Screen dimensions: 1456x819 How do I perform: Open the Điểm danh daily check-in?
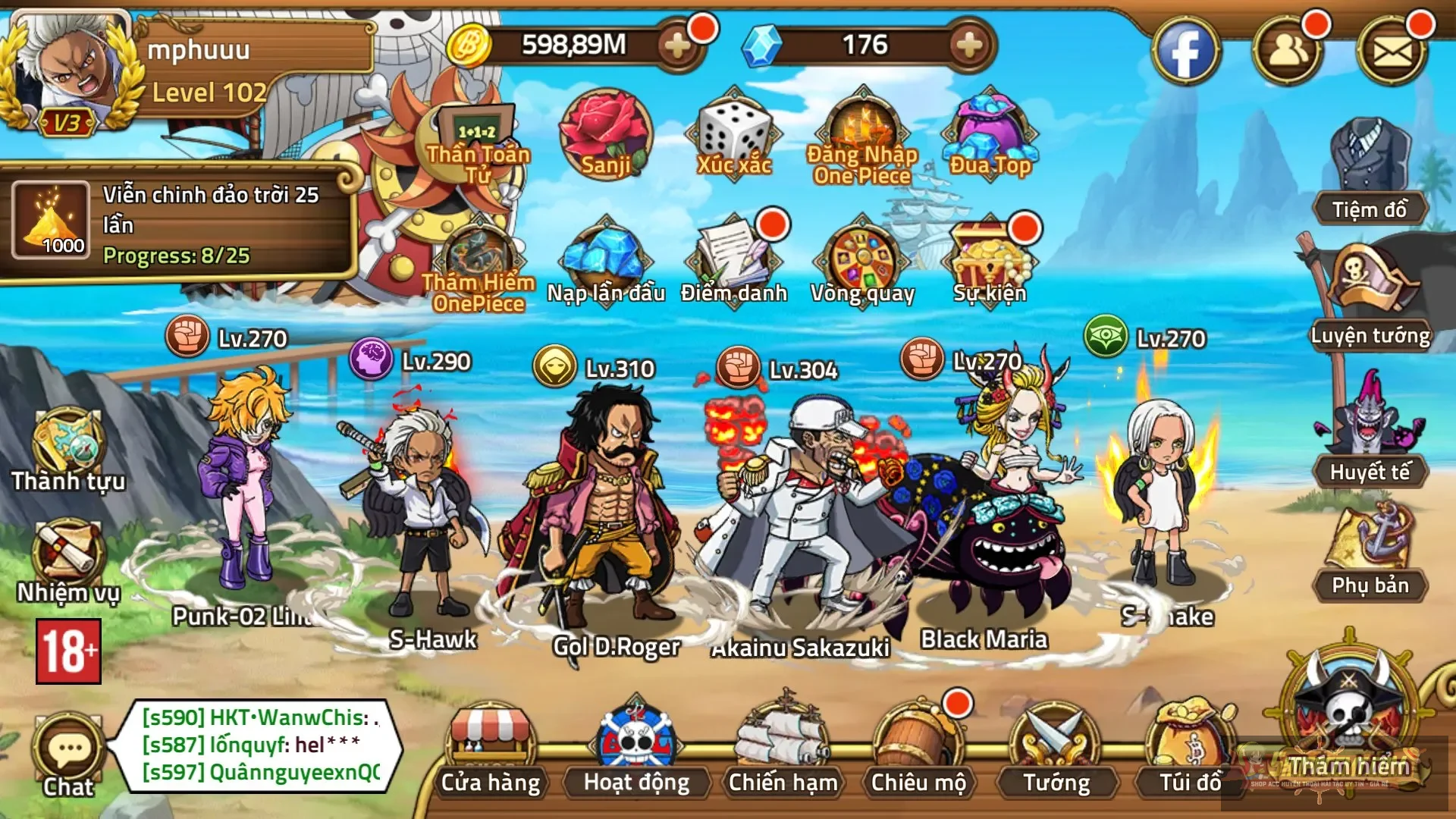pos(734,262)
